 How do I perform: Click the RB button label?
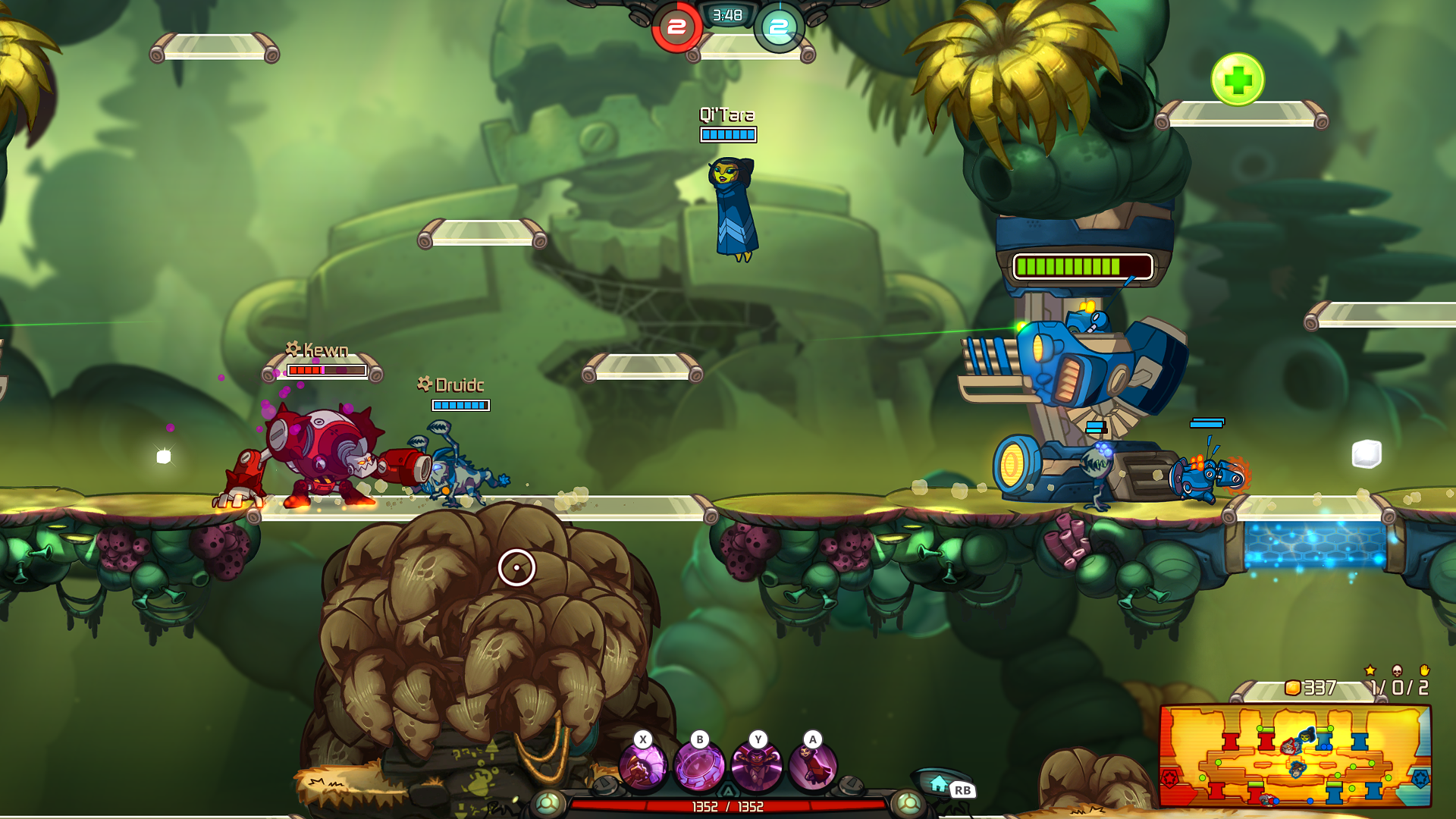tap(962, 789)
